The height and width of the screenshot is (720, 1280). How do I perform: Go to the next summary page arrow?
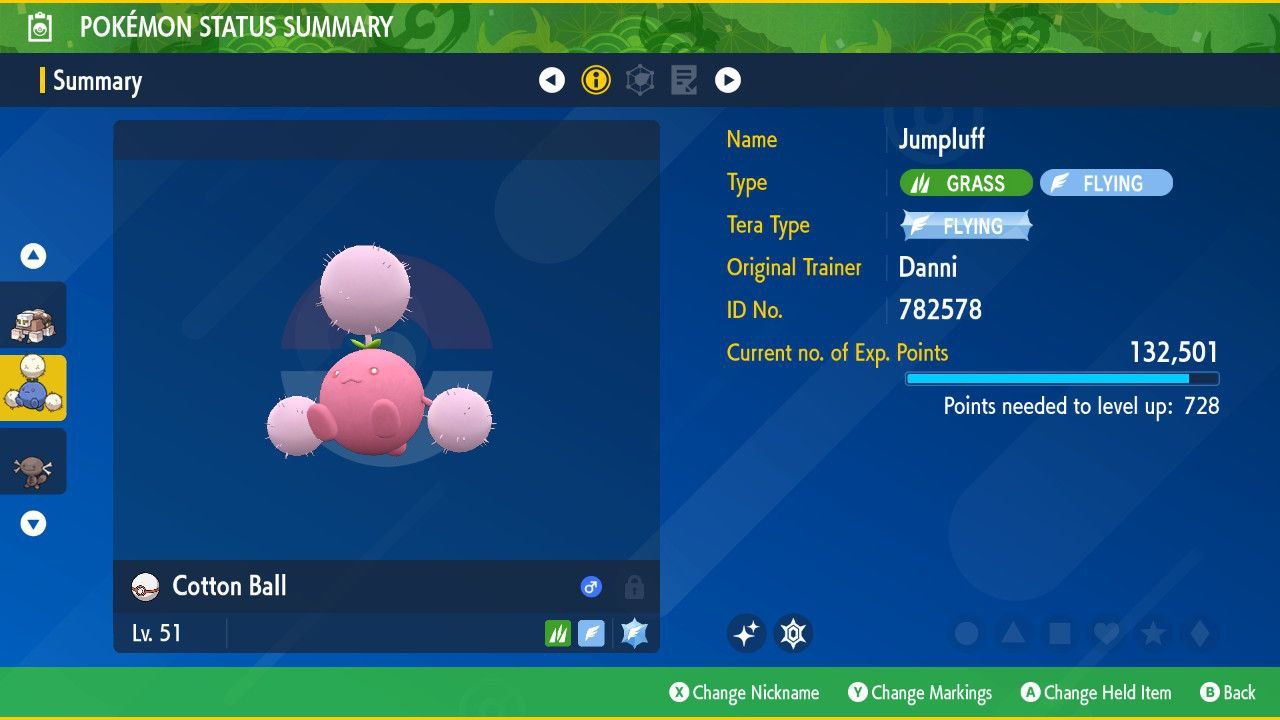tap(728, 80)
